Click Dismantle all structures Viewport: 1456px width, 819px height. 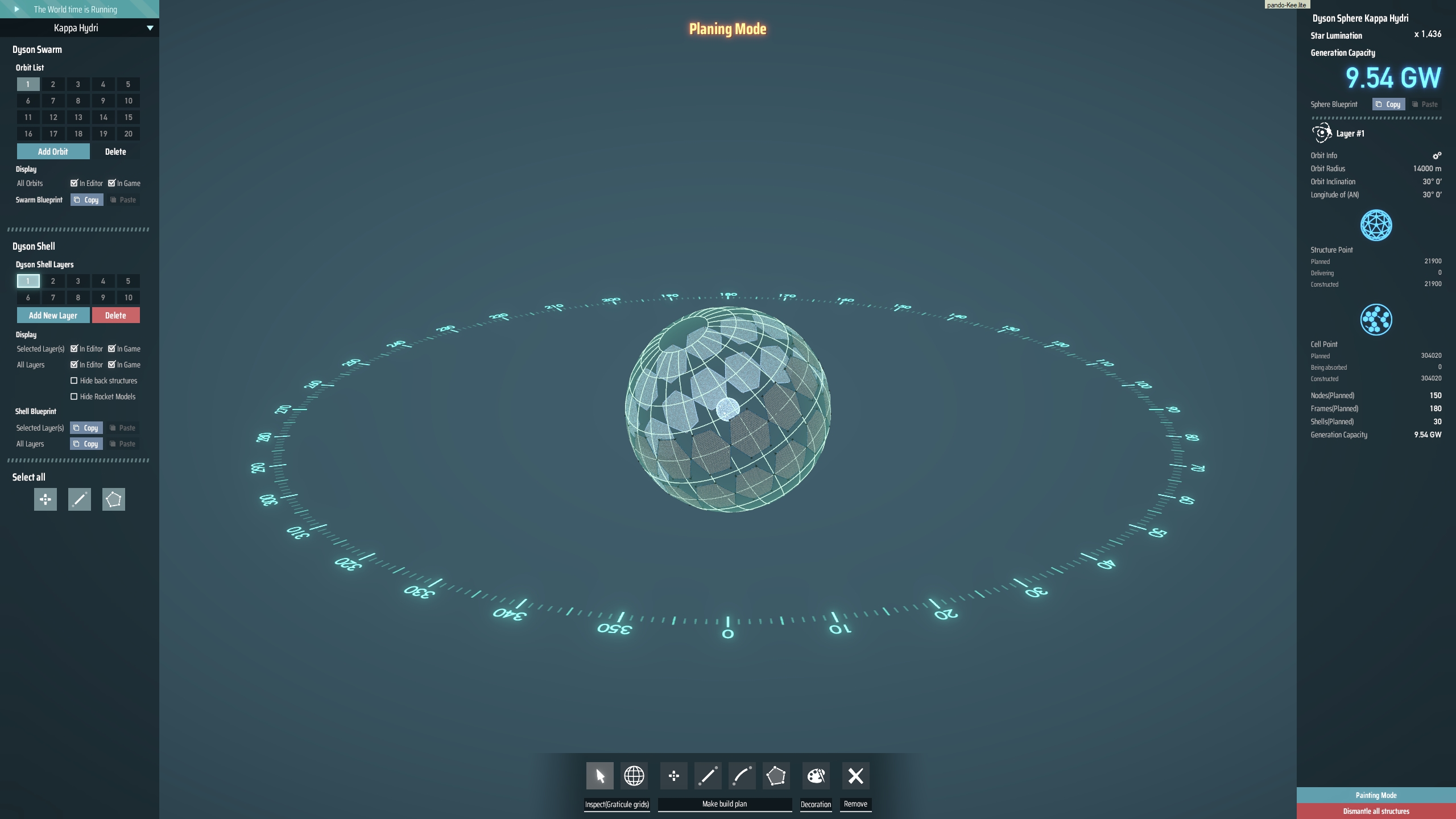(x=1375, y=811)
